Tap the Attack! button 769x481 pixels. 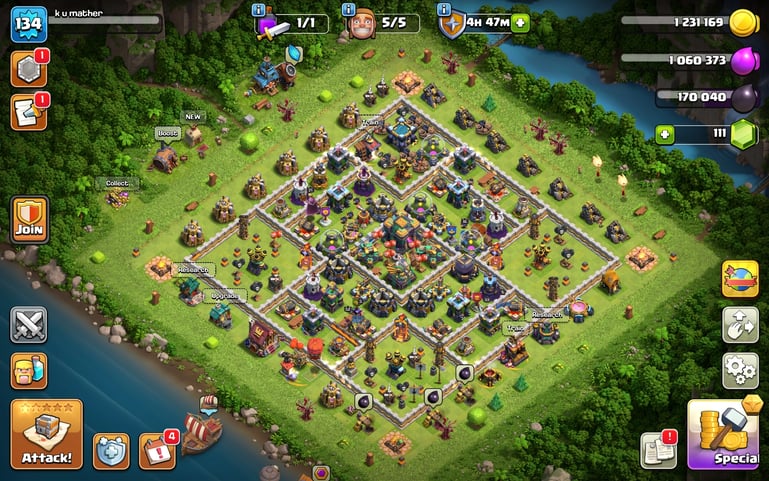46,434
